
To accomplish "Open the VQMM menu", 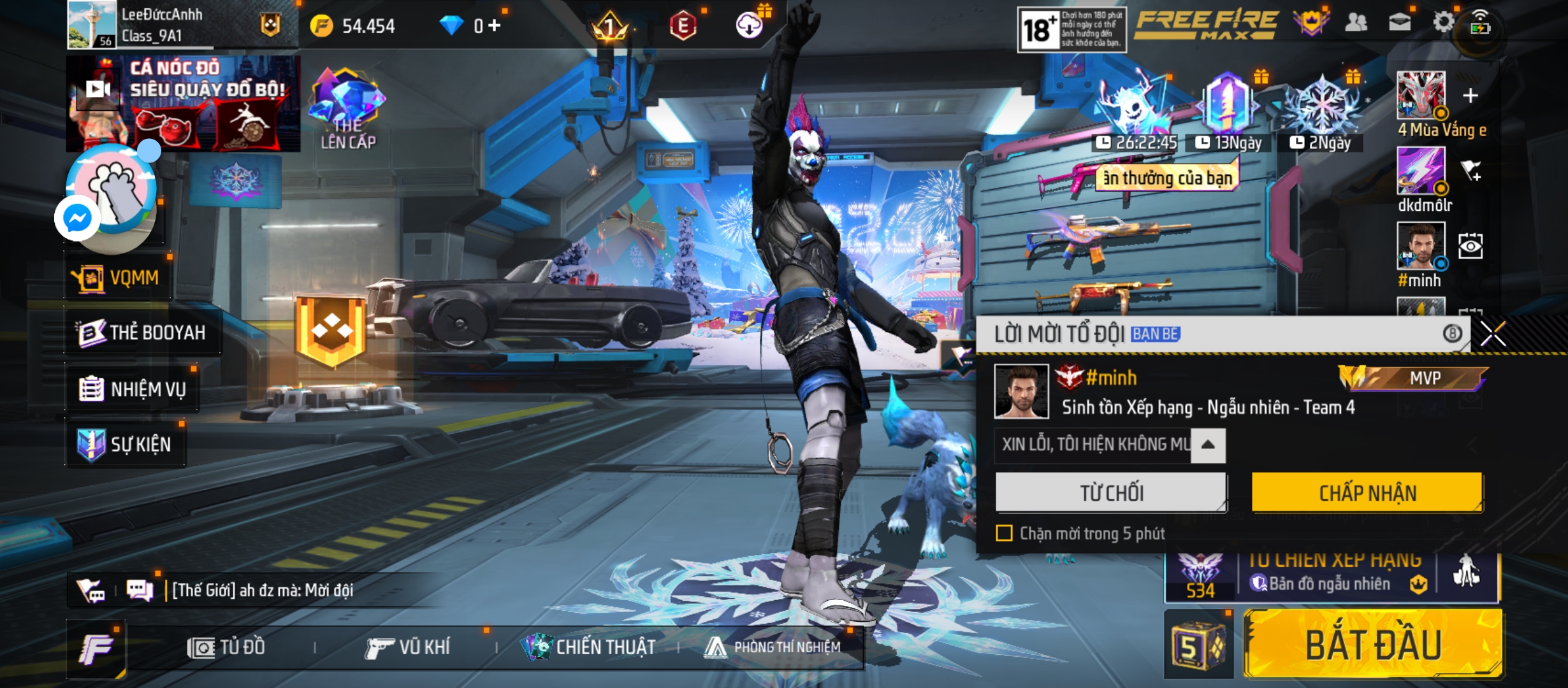I will [119, 278].
